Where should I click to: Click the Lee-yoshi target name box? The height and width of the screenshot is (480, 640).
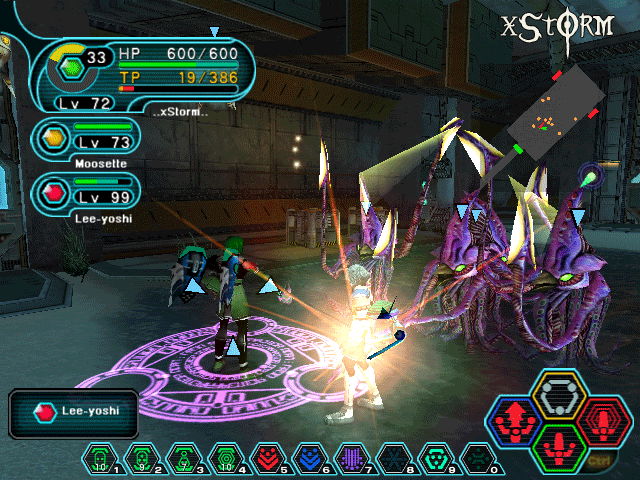coord(65,412)
